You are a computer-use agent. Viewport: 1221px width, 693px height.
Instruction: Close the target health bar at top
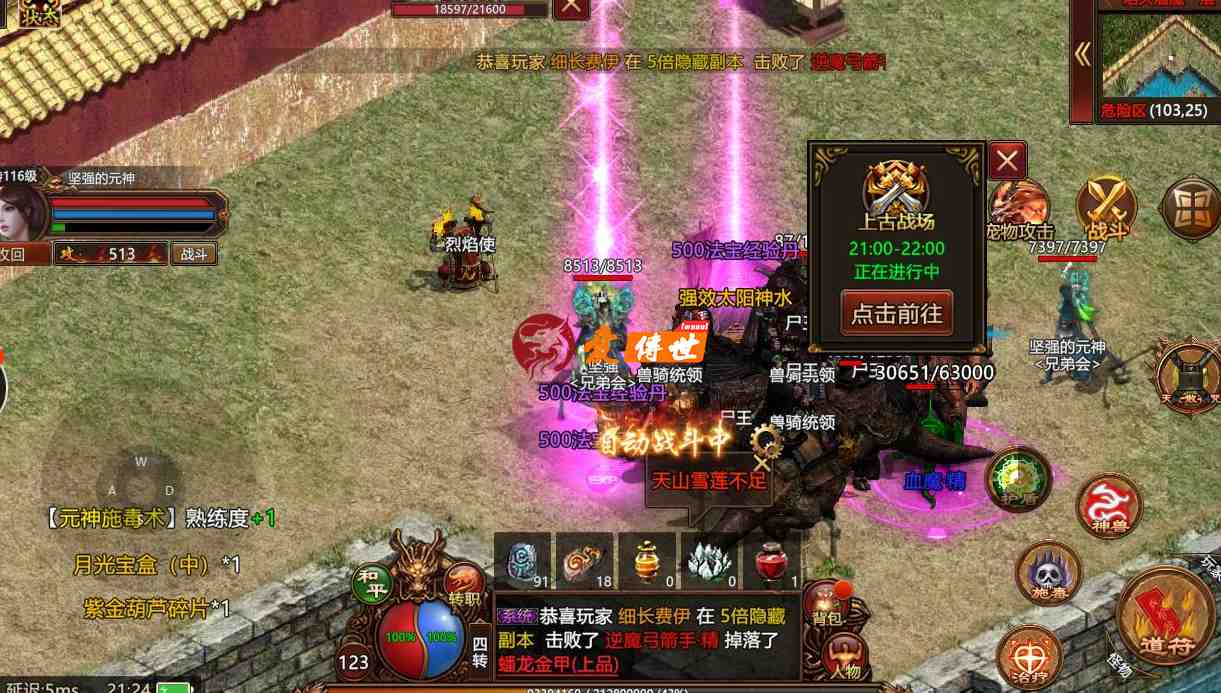tap(571, 7)
